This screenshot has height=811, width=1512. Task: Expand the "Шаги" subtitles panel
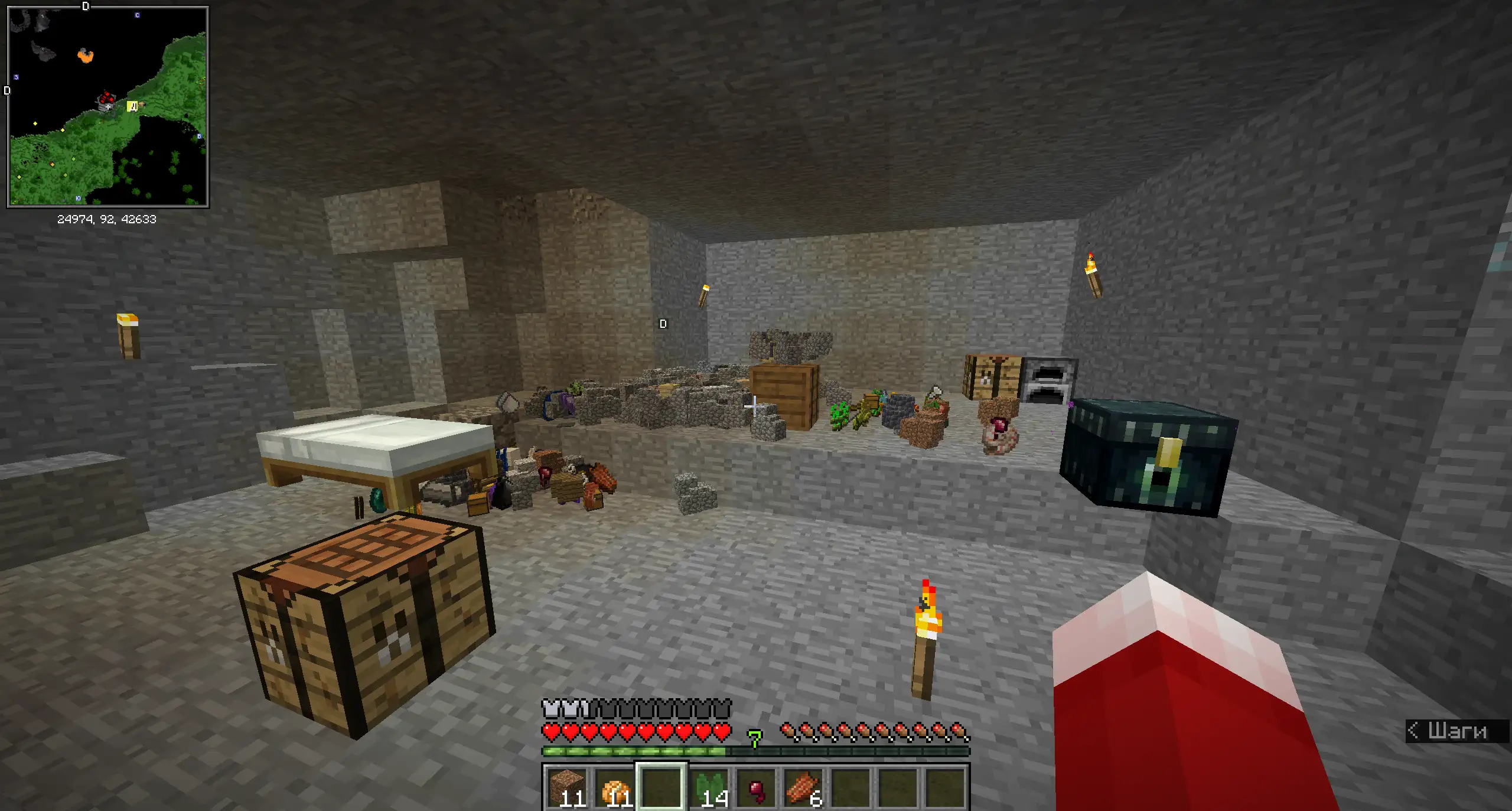coord(1456,731)
